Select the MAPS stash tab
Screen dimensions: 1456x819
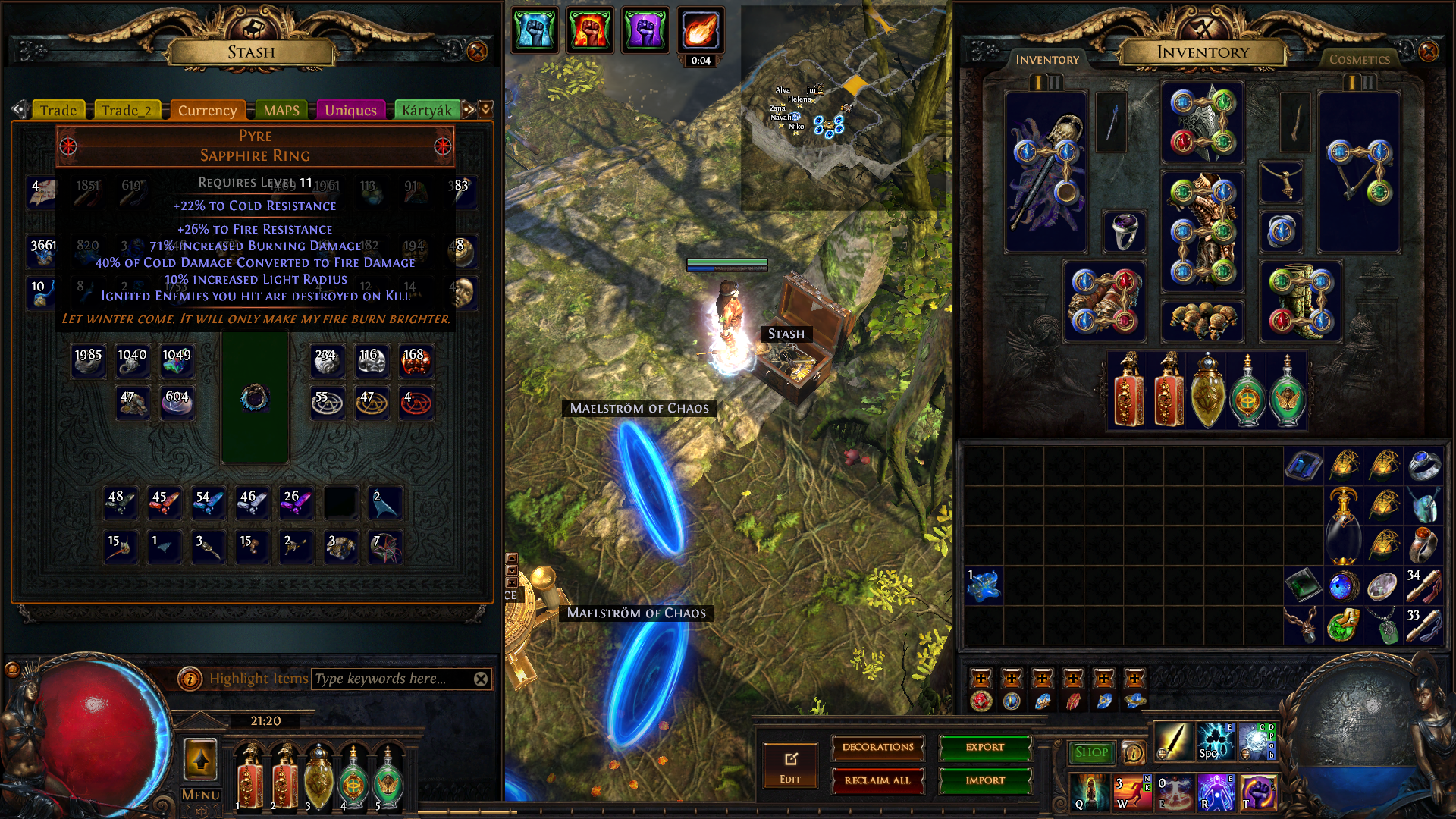pos(281,111)
